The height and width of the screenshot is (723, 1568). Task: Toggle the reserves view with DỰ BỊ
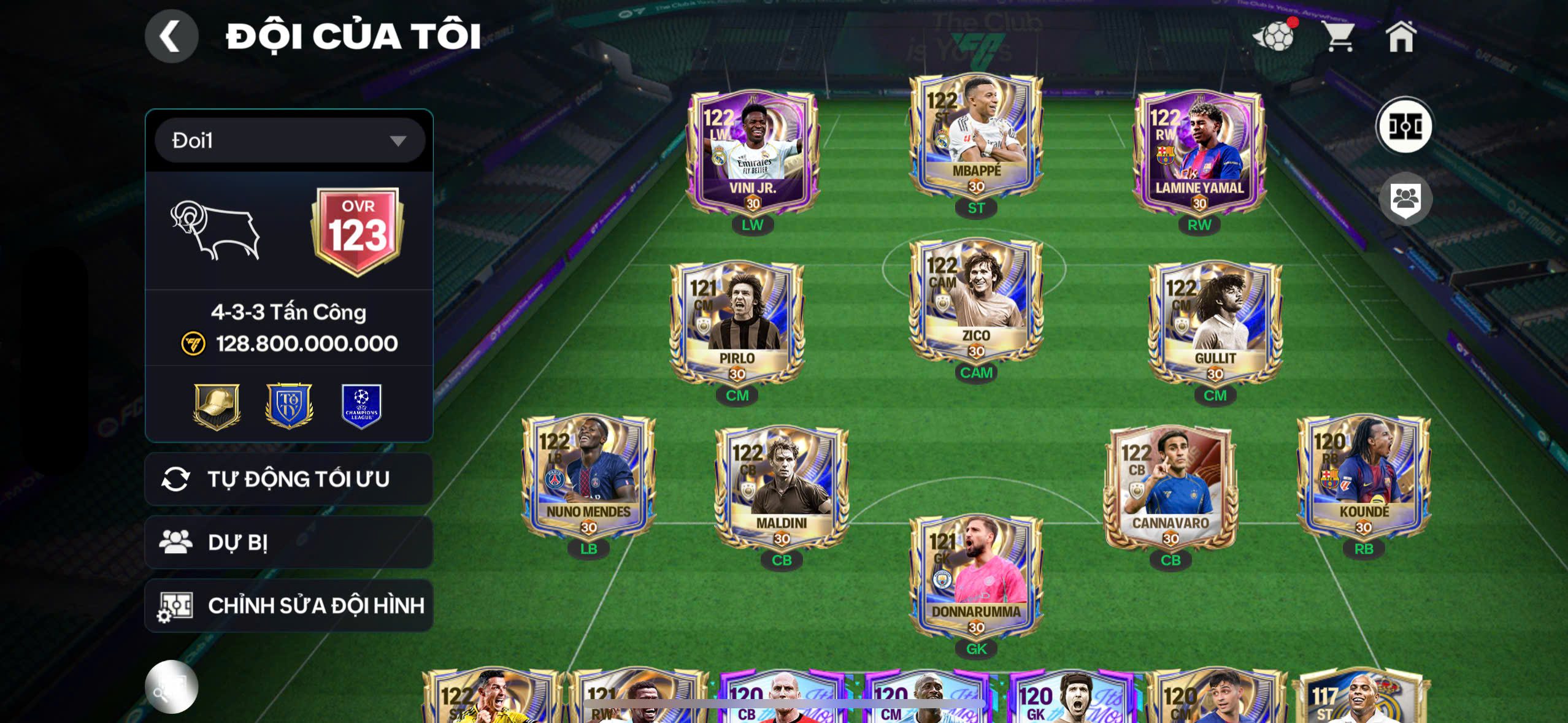[x=288, y=541]
